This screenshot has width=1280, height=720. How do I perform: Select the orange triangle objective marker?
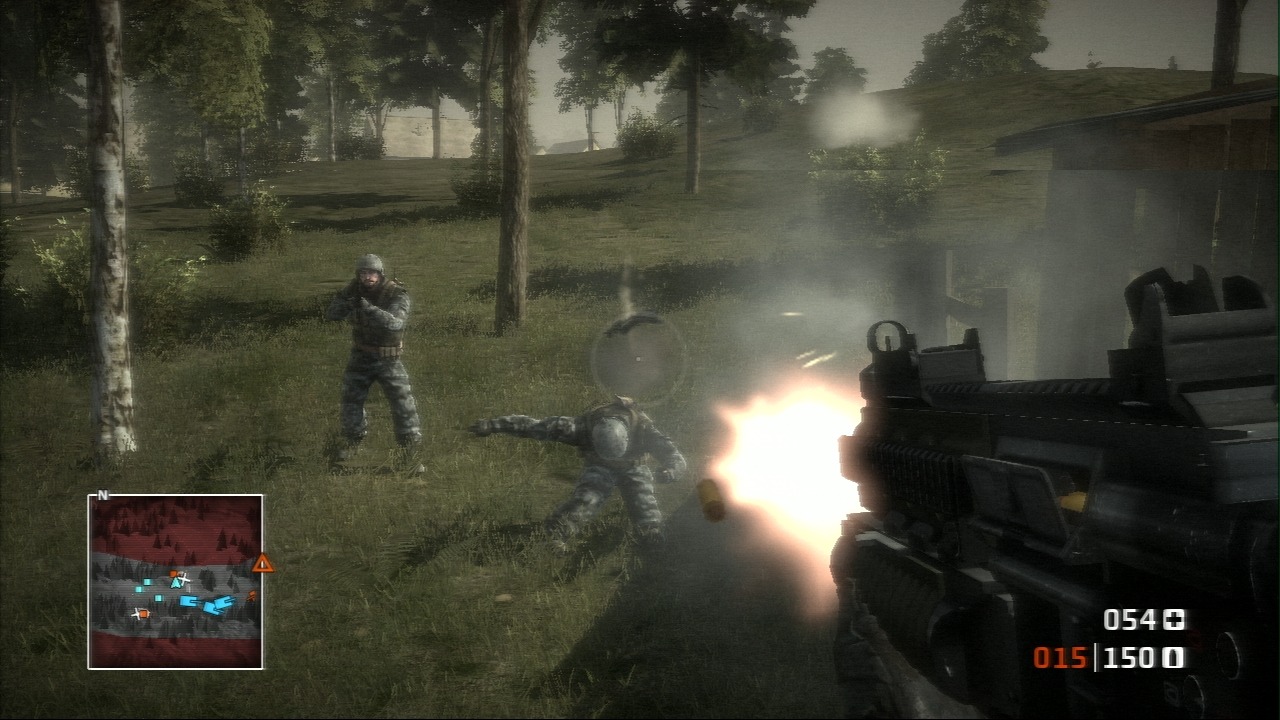pos(263,564)
